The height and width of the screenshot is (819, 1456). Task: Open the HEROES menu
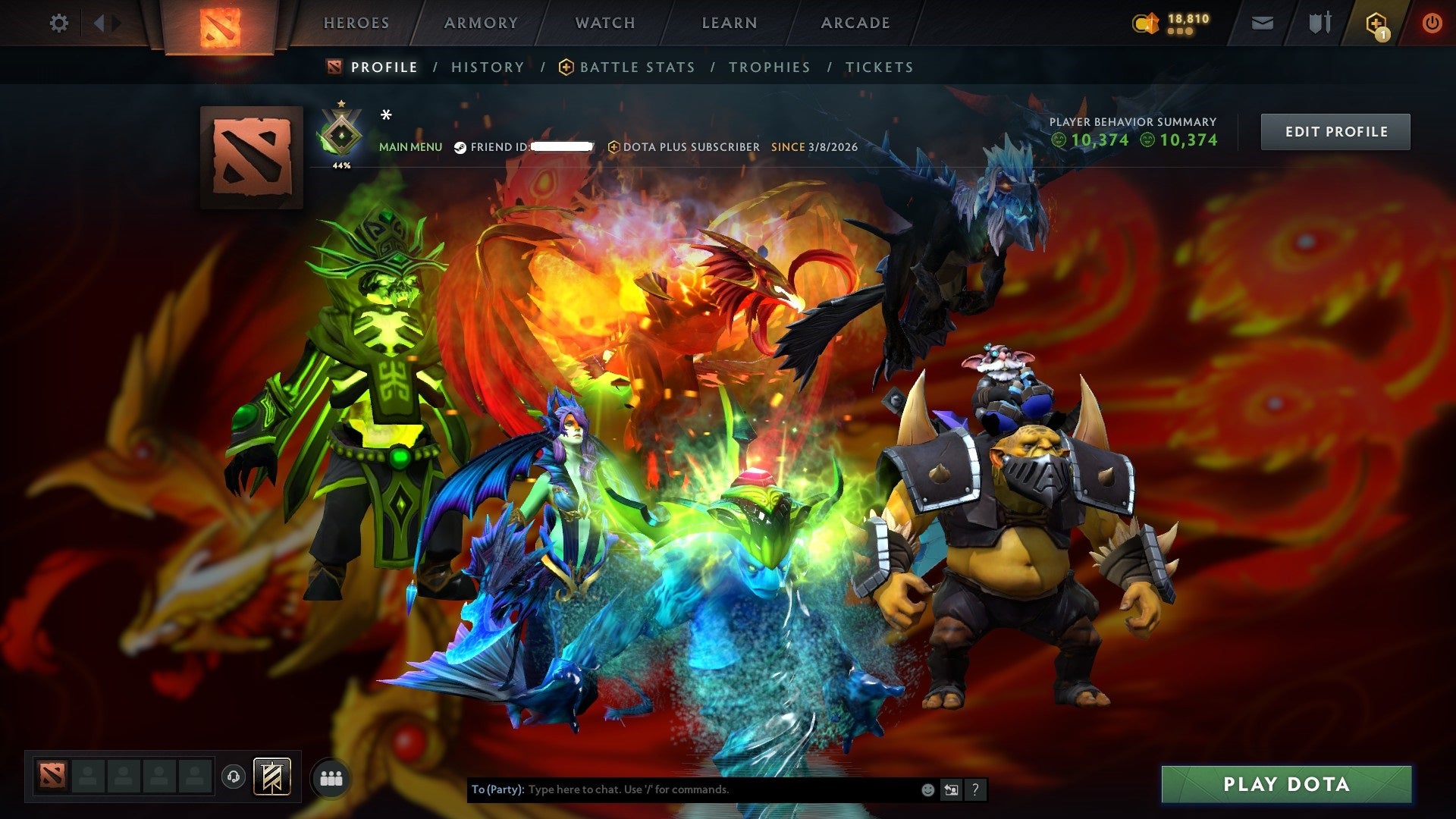[356, 23]
